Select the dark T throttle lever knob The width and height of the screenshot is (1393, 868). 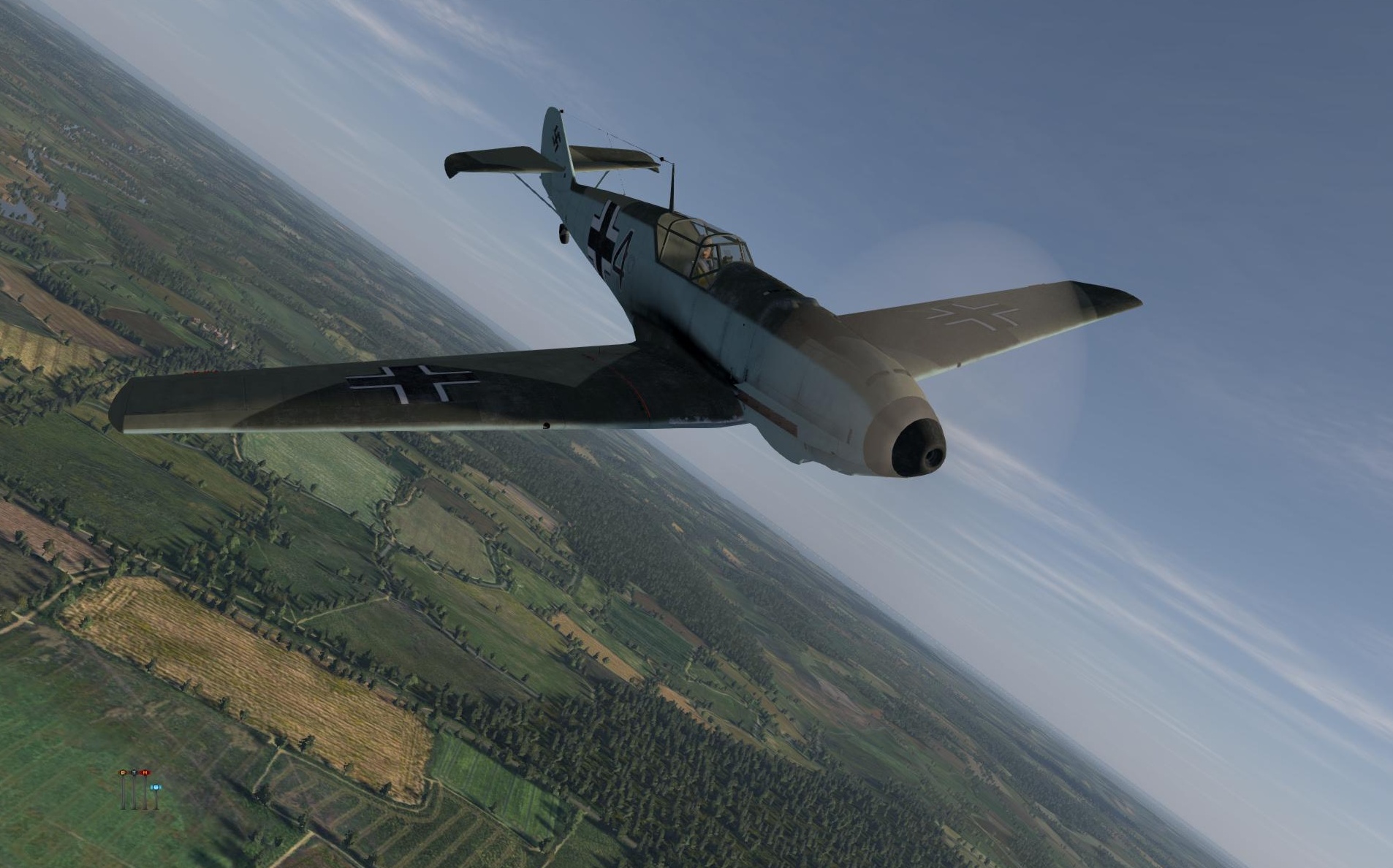[x=134, y=772]
